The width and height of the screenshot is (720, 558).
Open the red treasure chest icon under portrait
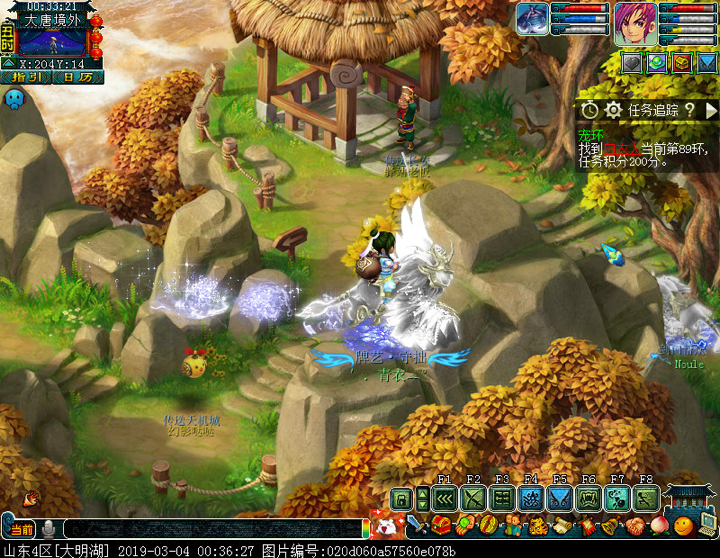point(681,62)
